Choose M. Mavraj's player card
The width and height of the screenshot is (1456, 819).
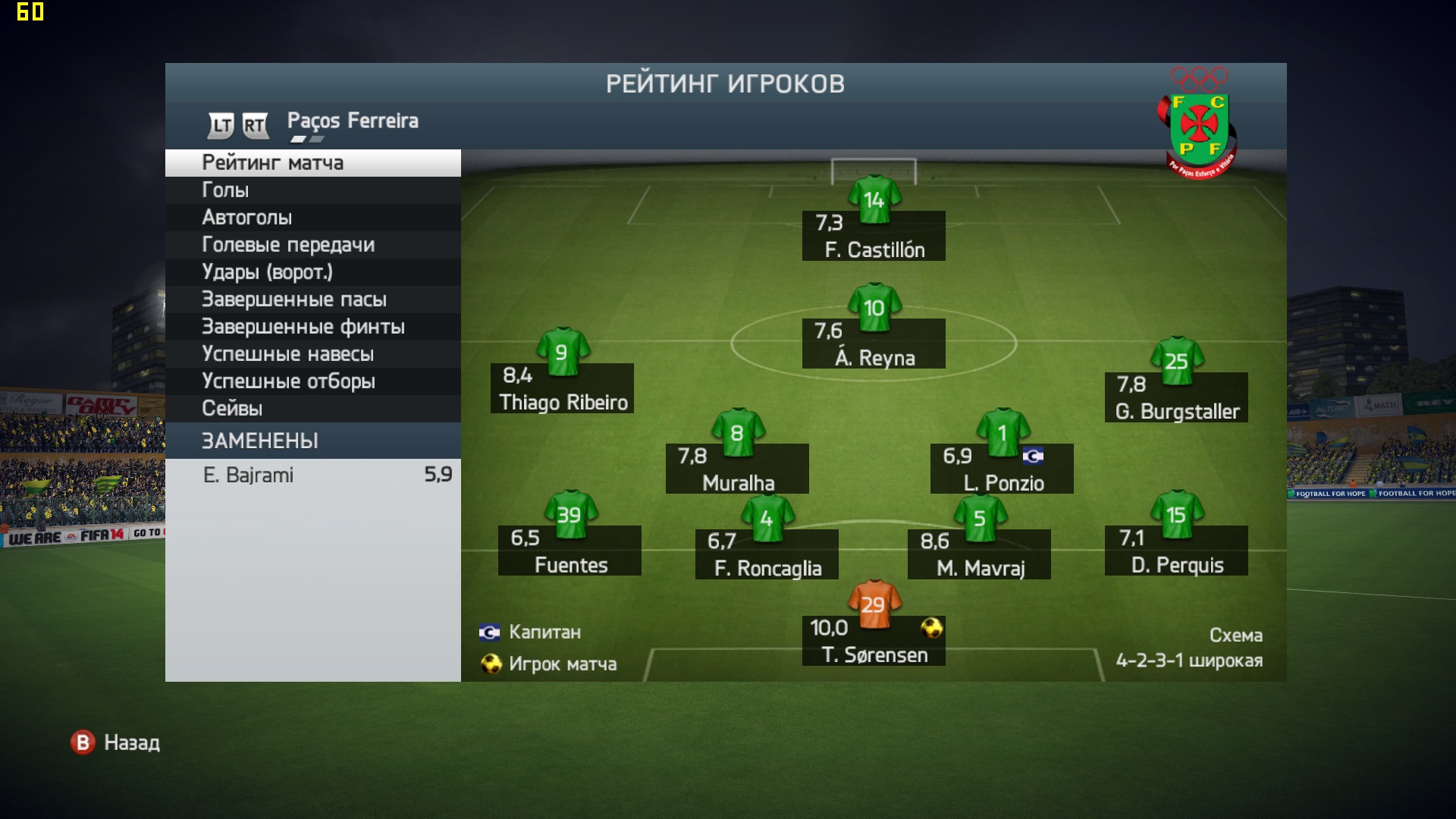point(979,554)
